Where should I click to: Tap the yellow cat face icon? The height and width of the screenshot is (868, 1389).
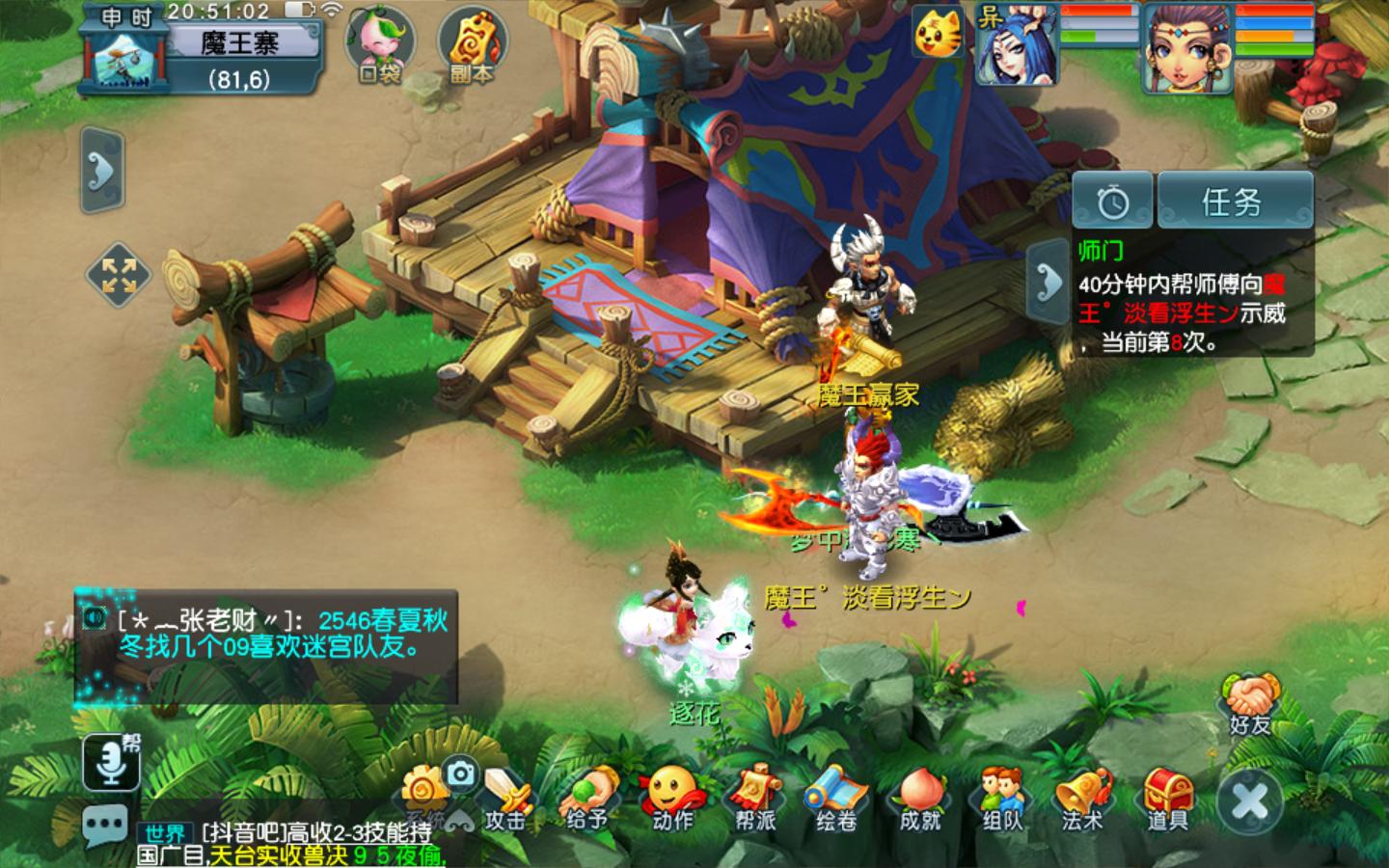[x=938, y=34]
